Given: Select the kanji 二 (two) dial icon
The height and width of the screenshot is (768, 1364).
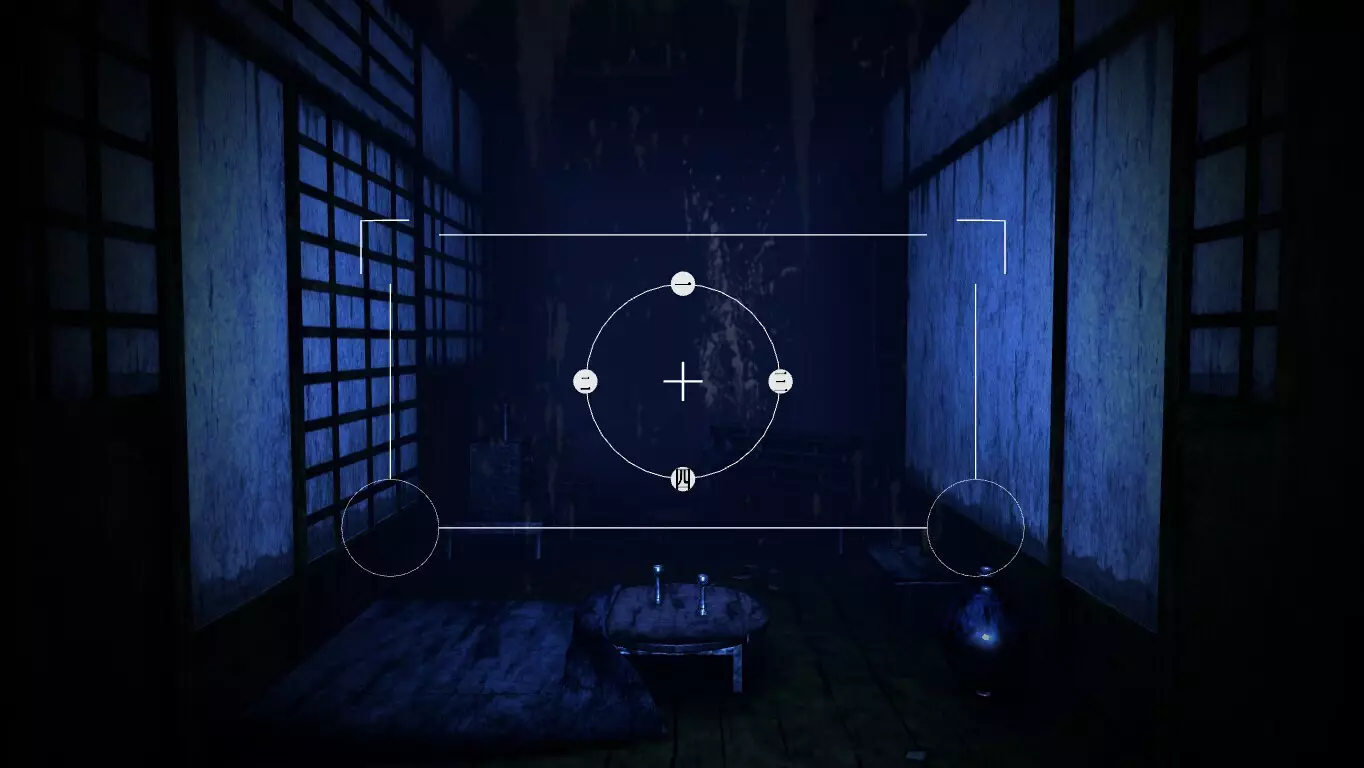Looking at the screenshot, I should coord(586,380).
